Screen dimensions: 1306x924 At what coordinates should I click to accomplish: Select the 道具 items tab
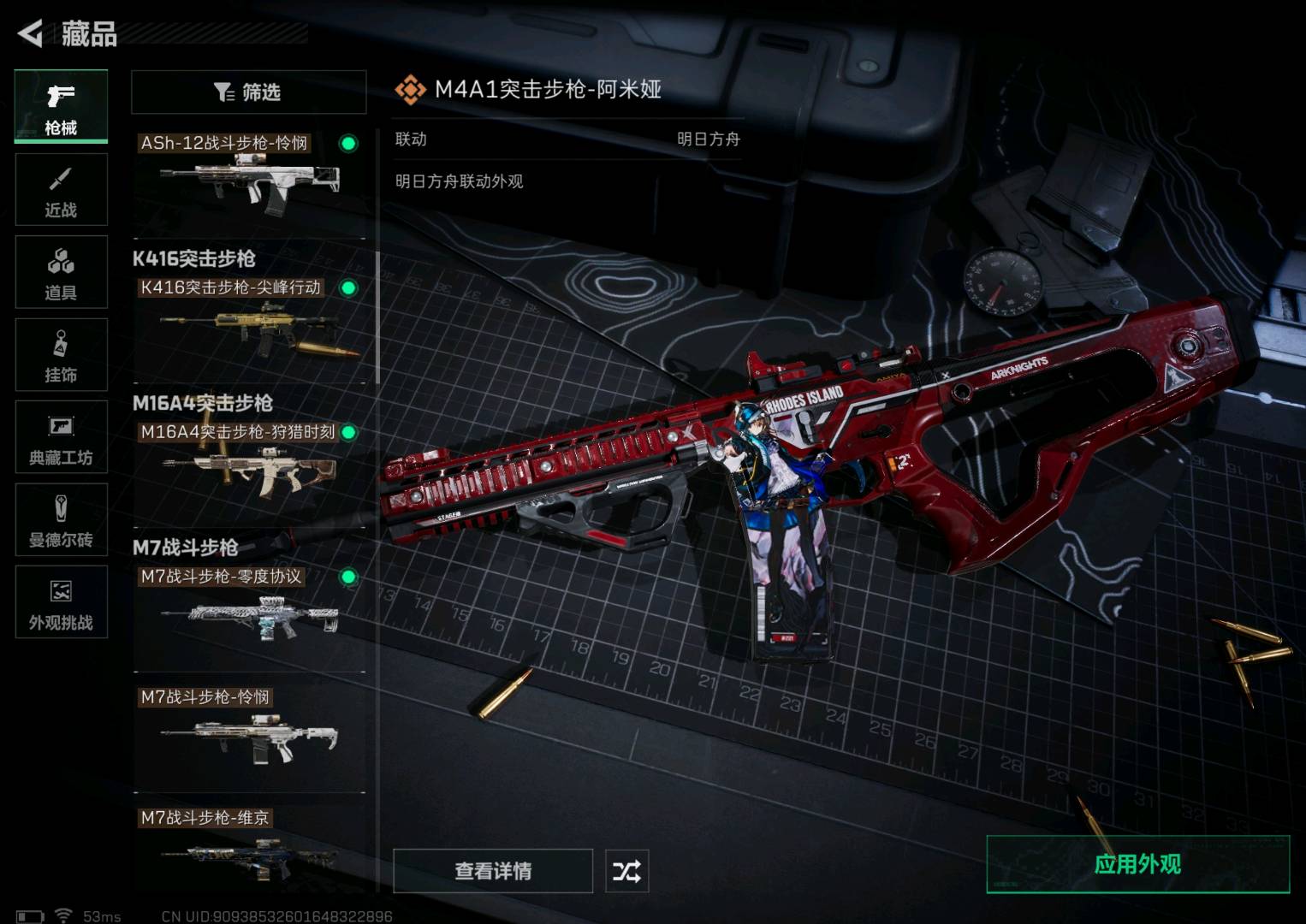[x=61, y=272]
